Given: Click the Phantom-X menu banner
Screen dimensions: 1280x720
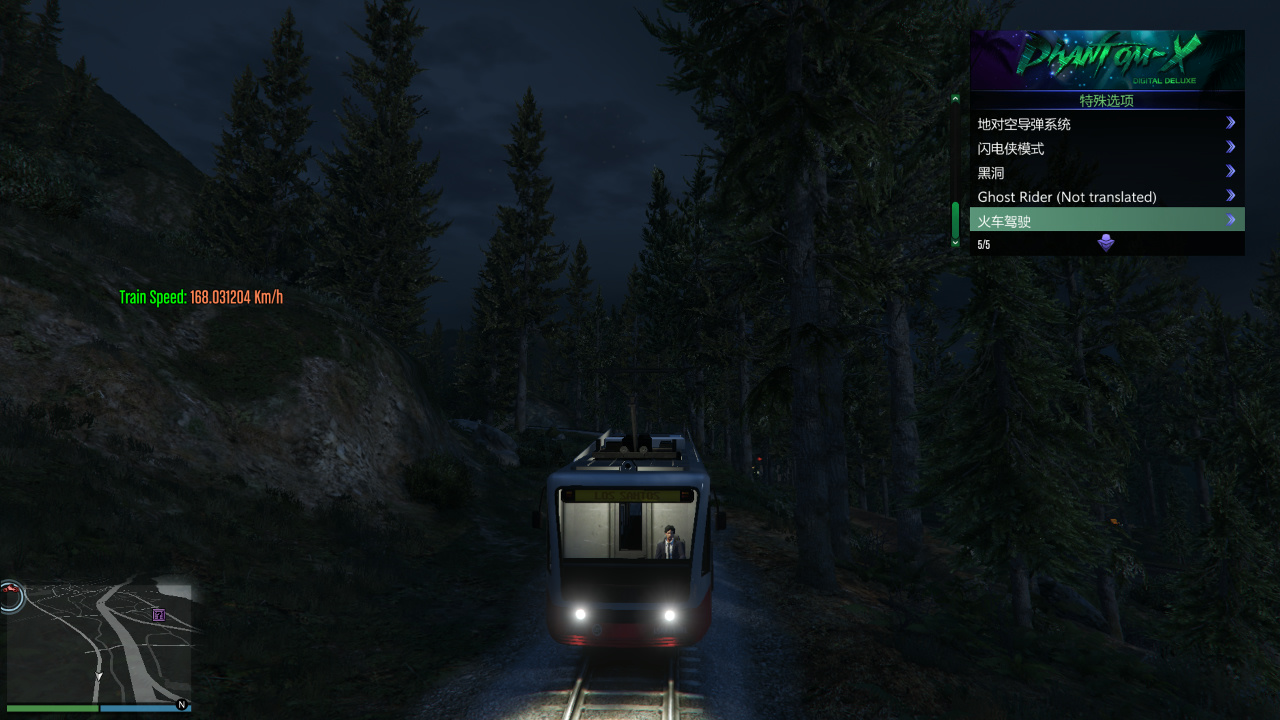Looking at the screenshot, I should tap(1107, 60).
